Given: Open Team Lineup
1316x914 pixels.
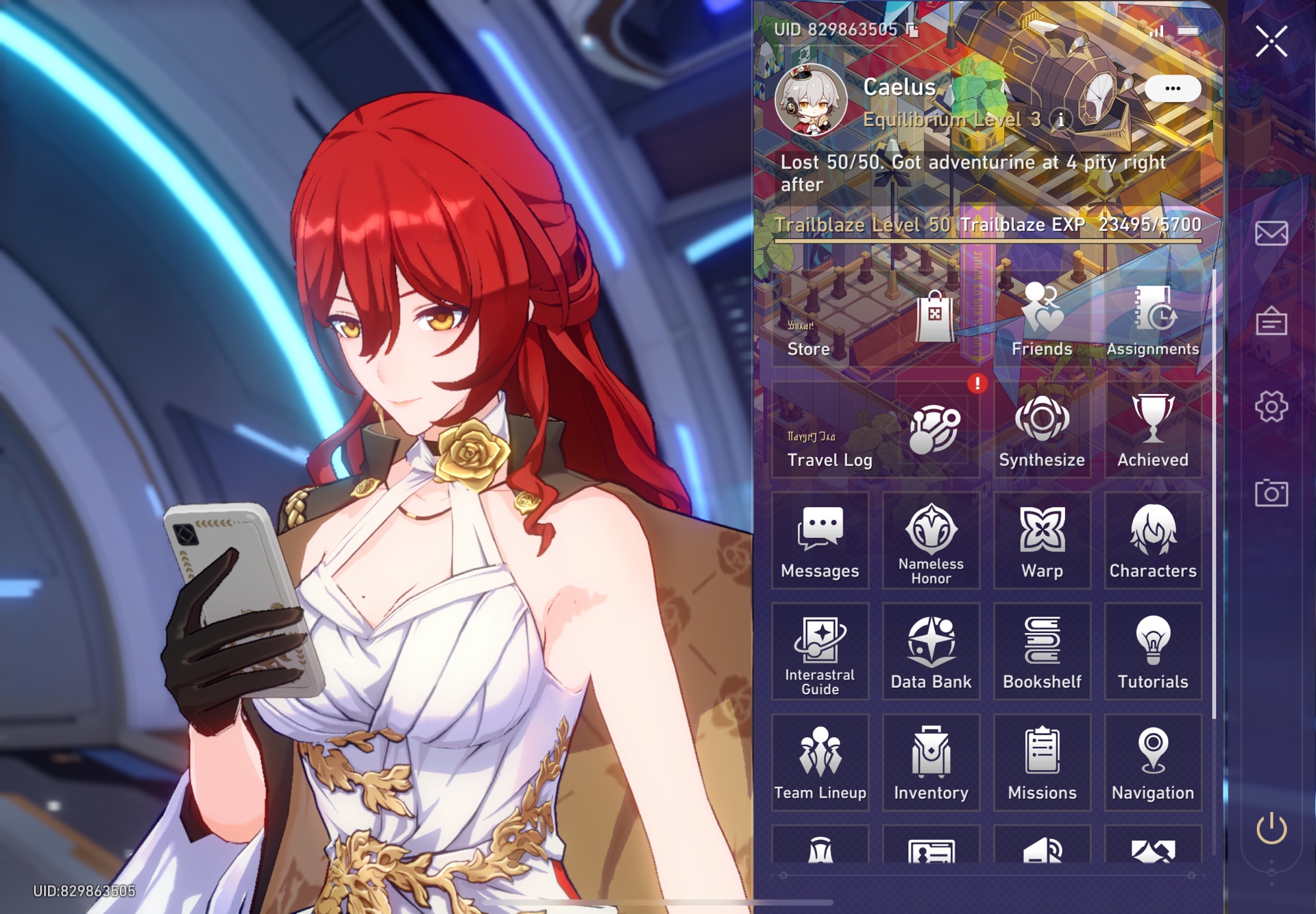Looking at the screenshot, I should [x=820, y=763].
